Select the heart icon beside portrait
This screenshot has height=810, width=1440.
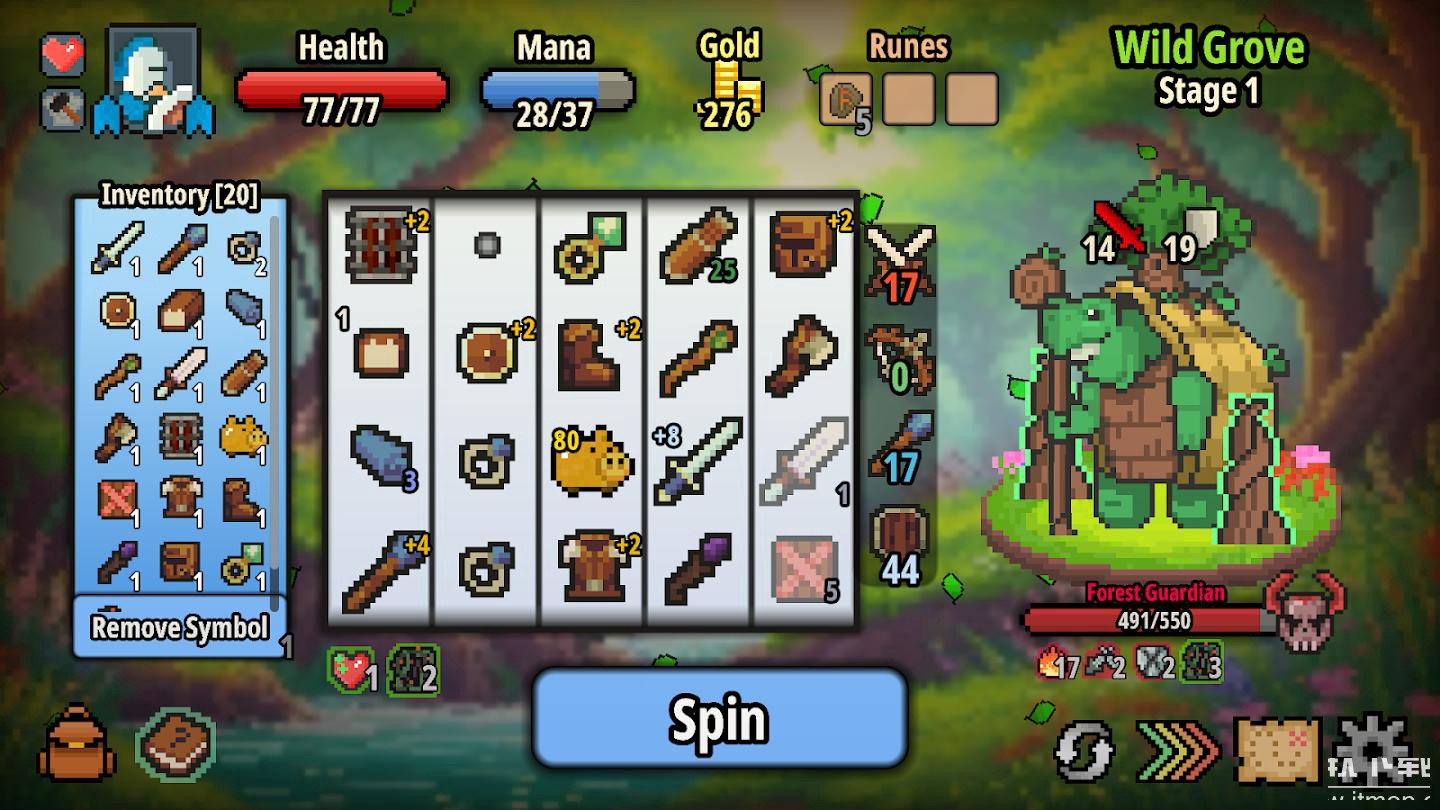(63, 54)
